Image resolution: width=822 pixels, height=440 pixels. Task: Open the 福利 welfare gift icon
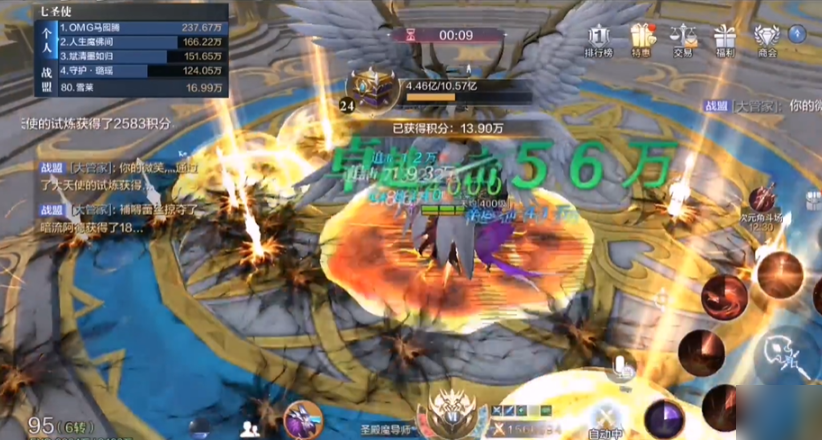click(725, 39)
